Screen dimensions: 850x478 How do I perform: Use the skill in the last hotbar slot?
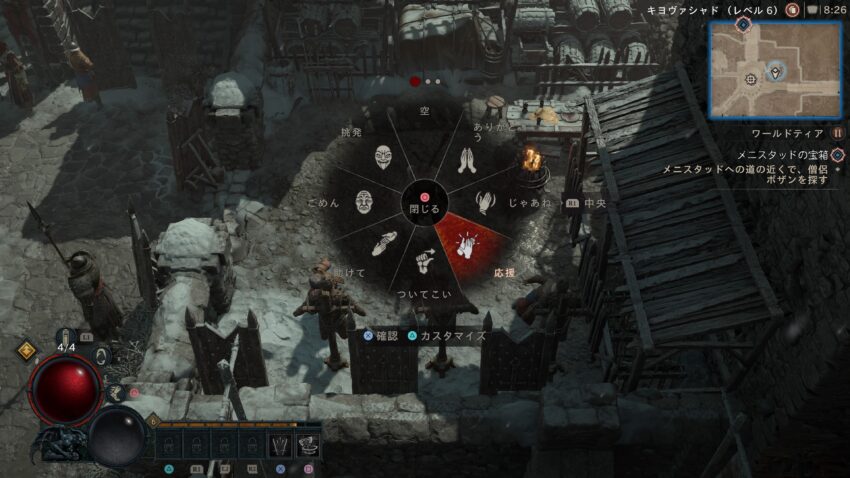309,442
